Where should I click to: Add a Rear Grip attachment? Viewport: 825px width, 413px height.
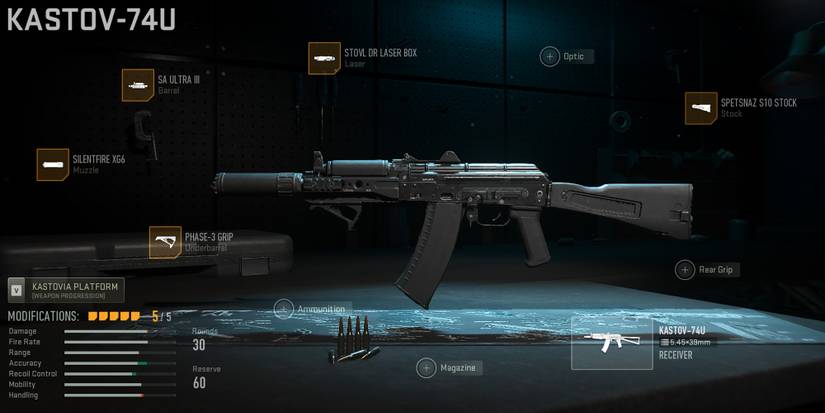click(685, 269)
